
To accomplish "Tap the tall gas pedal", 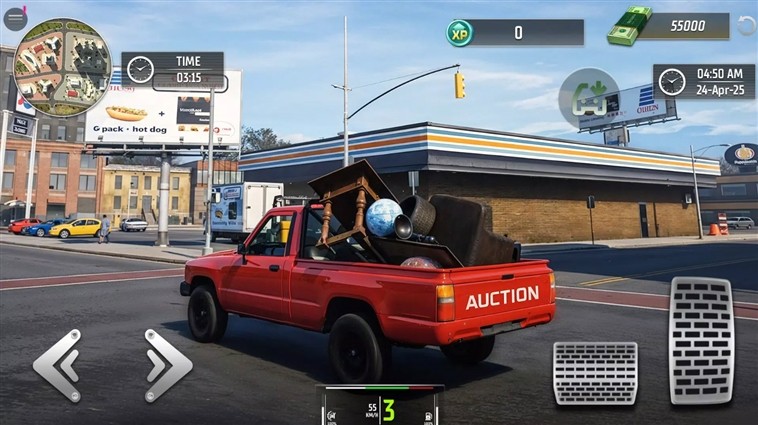I will (701, 340).
